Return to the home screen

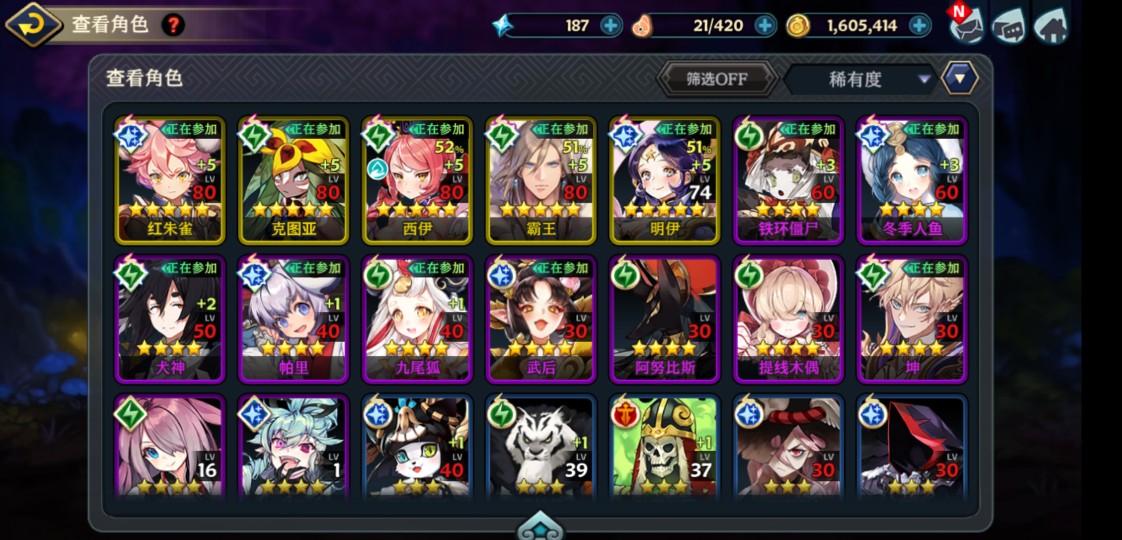(1050, 25)
